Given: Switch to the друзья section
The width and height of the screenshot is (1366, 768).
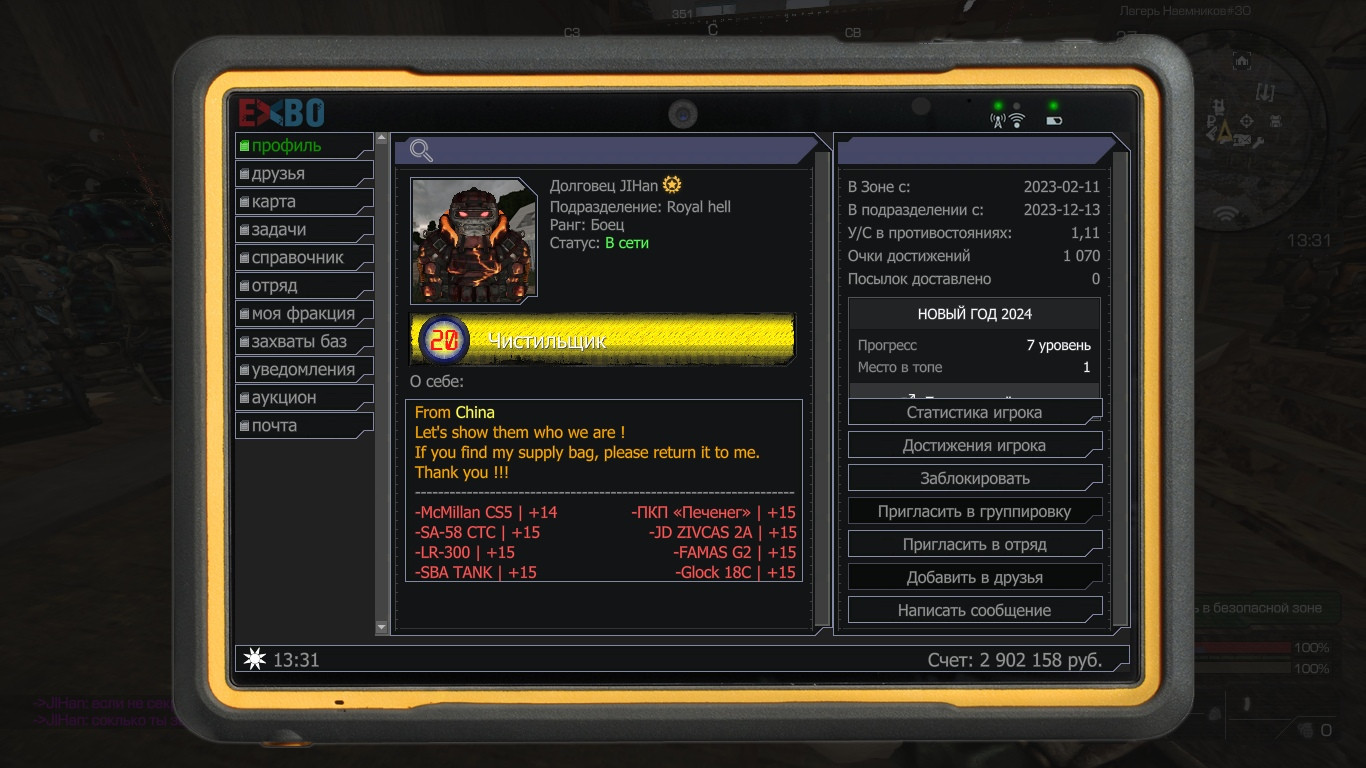Looking at the screenshot, I should click(x=303, y=174).
